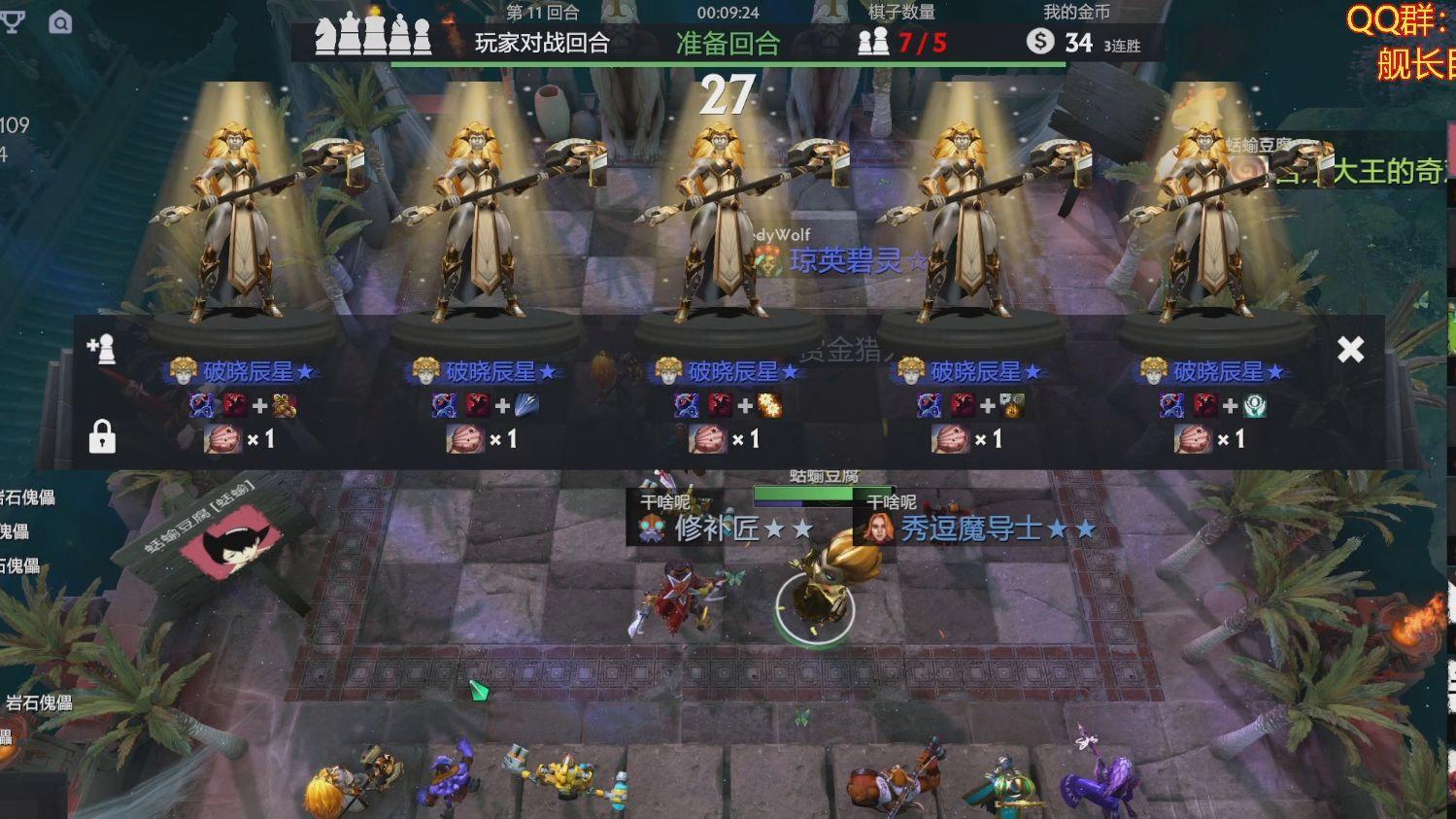Toggle the shop lock padlock
The height and width of the screenshot is (819, 1456).
click(102, 437)
